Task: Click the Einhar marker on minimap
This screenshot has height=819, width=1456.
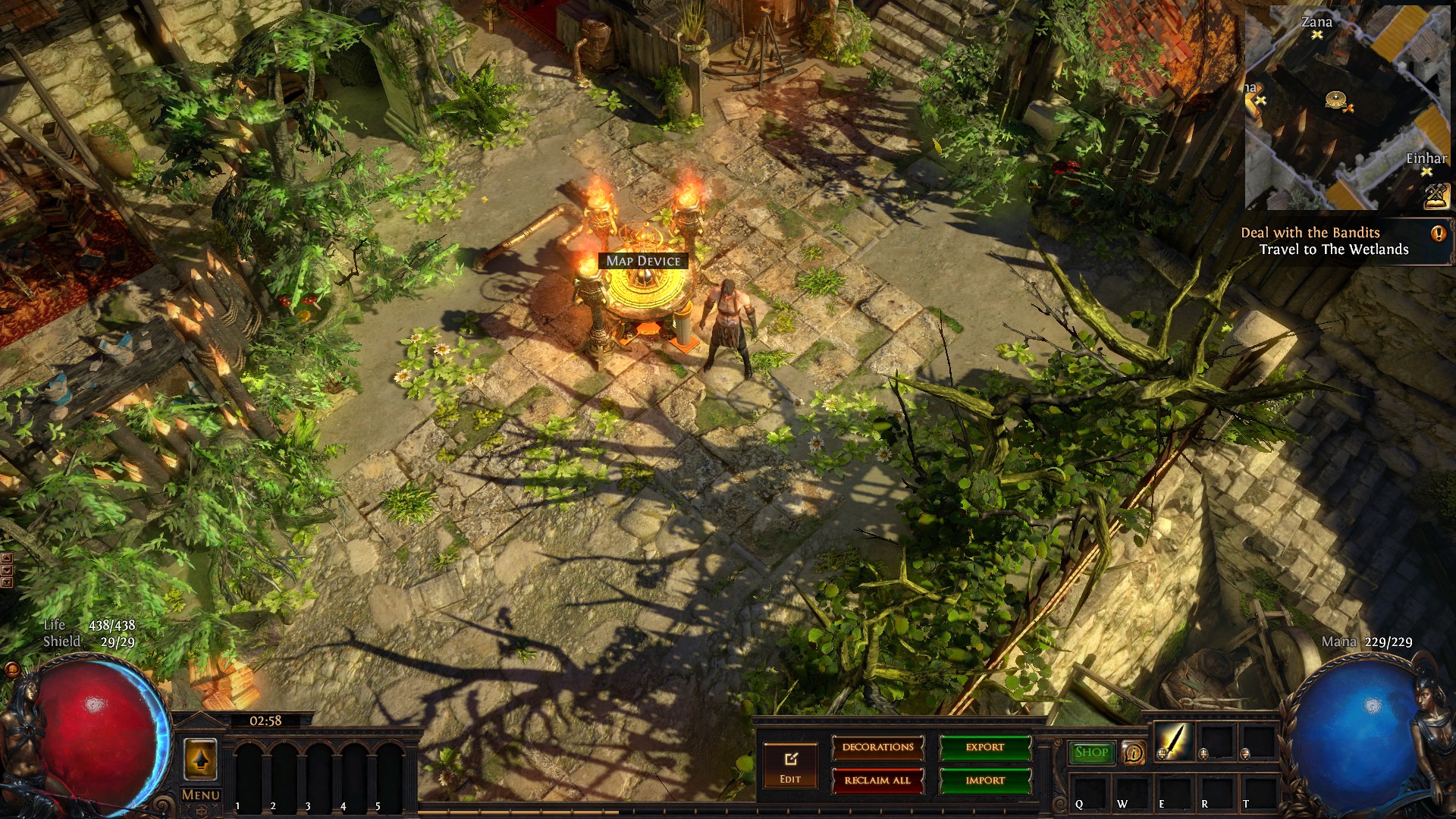Action: click(1426, 172)
